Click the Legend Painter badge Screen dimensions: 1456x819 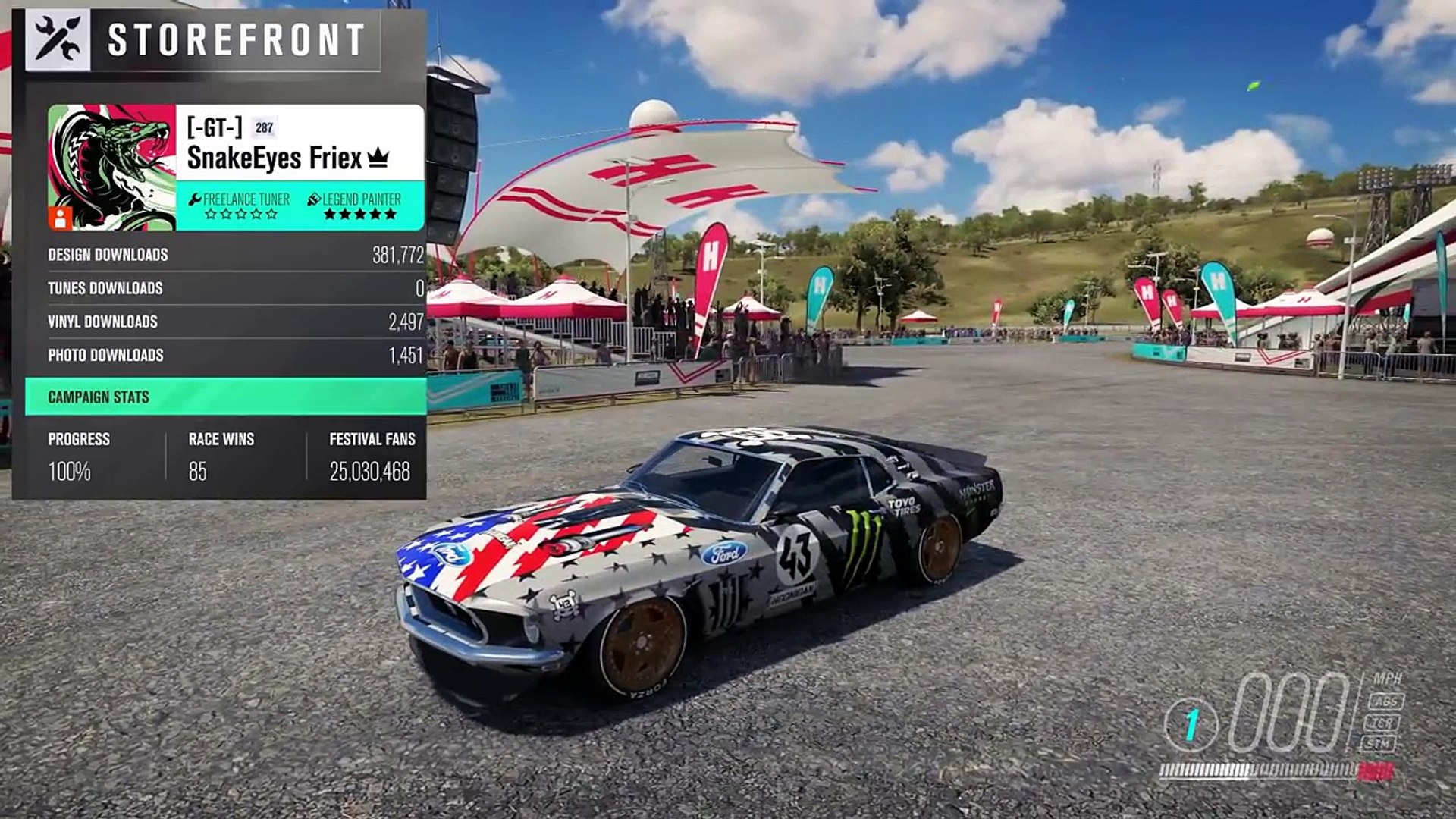(x=355, y=206)
